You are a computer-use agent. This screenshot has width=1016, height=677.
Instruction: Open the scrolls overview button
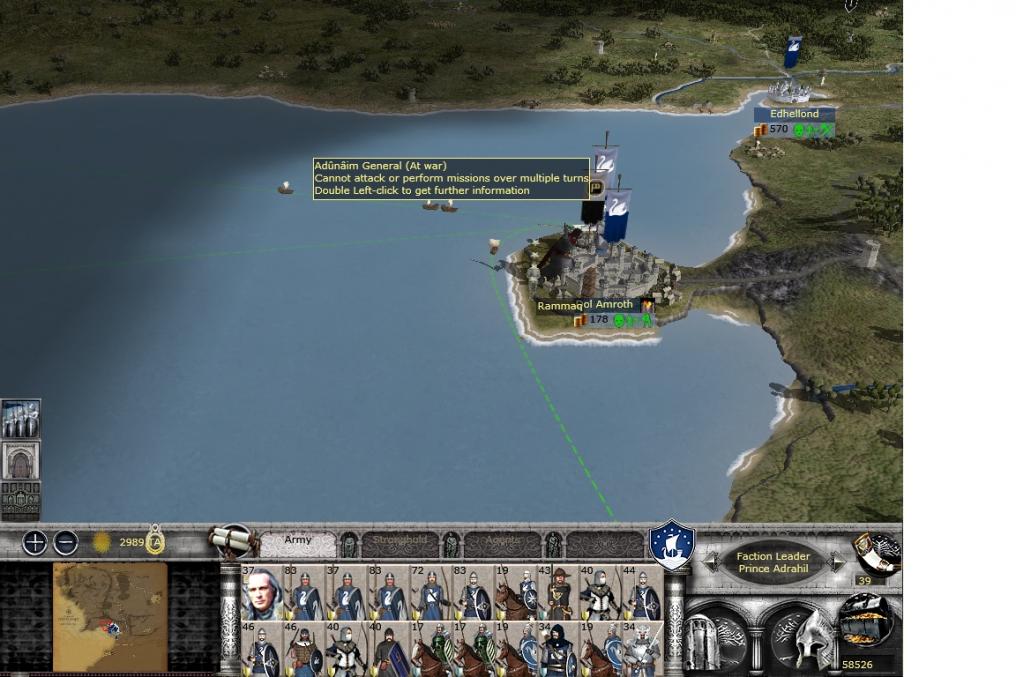(x=231, y=541)
